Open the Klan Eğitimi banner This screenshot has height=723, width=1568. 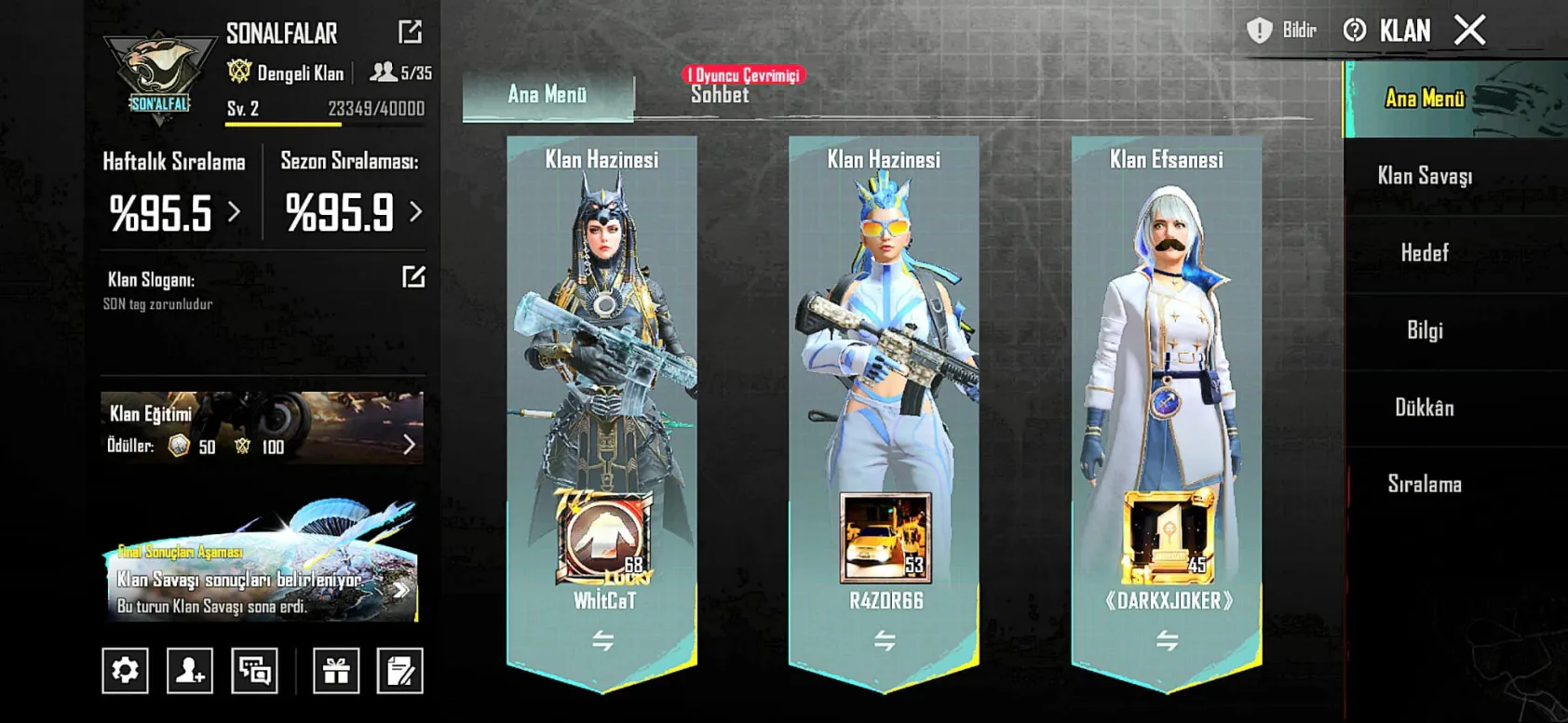point(262,428)
